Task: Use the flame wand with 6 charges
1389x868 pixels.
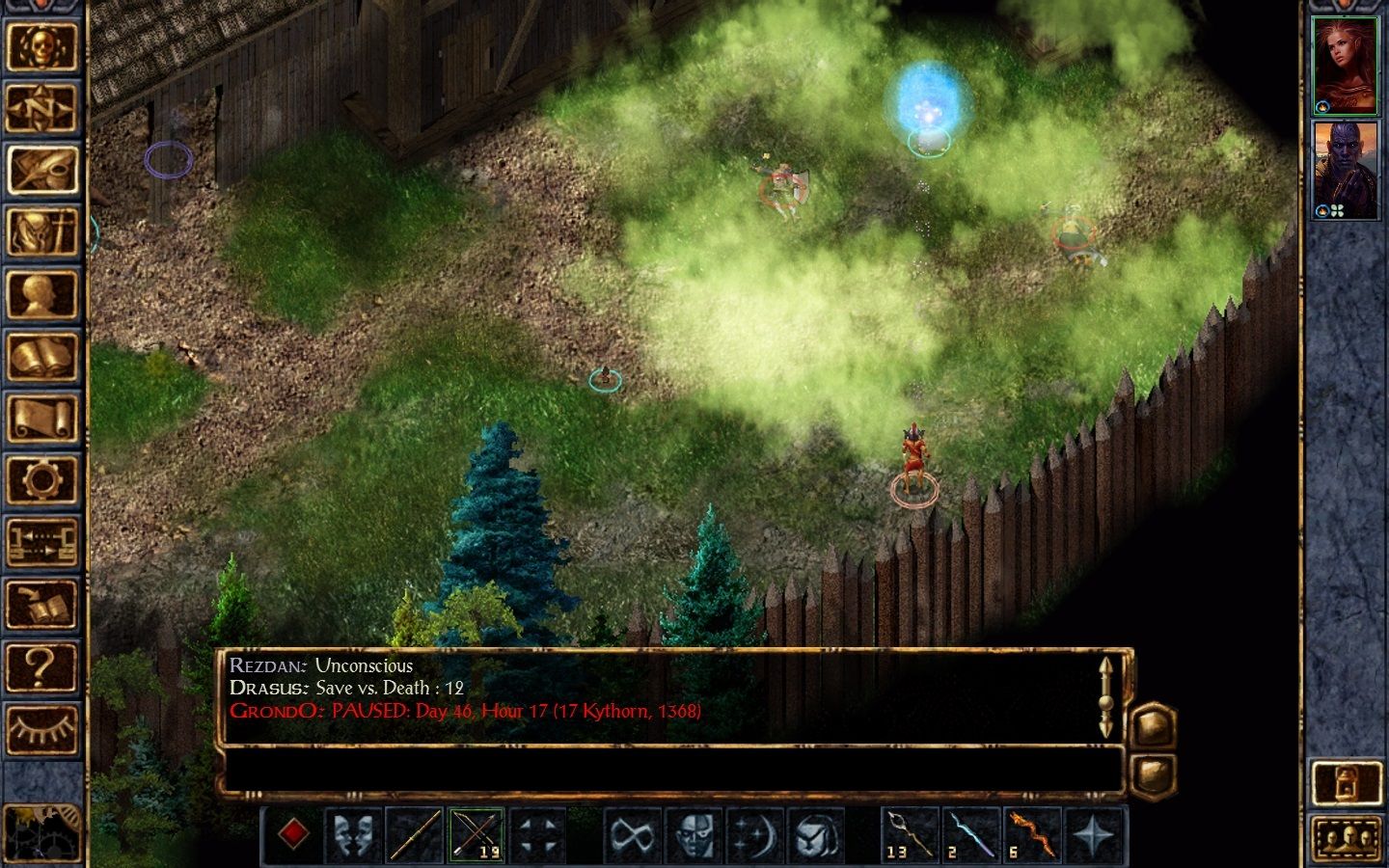Action: pos(1031,834)
